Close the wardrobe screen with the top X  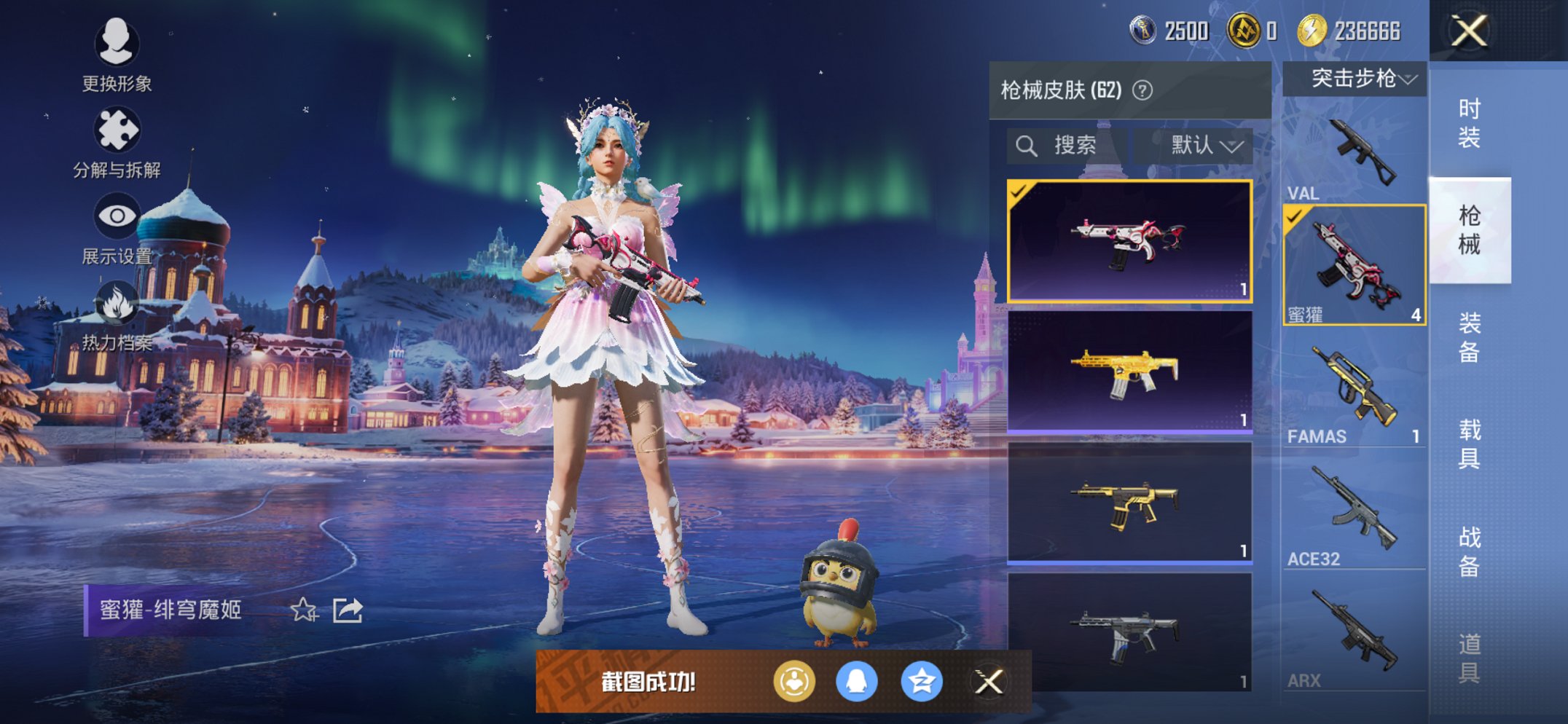coord(1469,31)
